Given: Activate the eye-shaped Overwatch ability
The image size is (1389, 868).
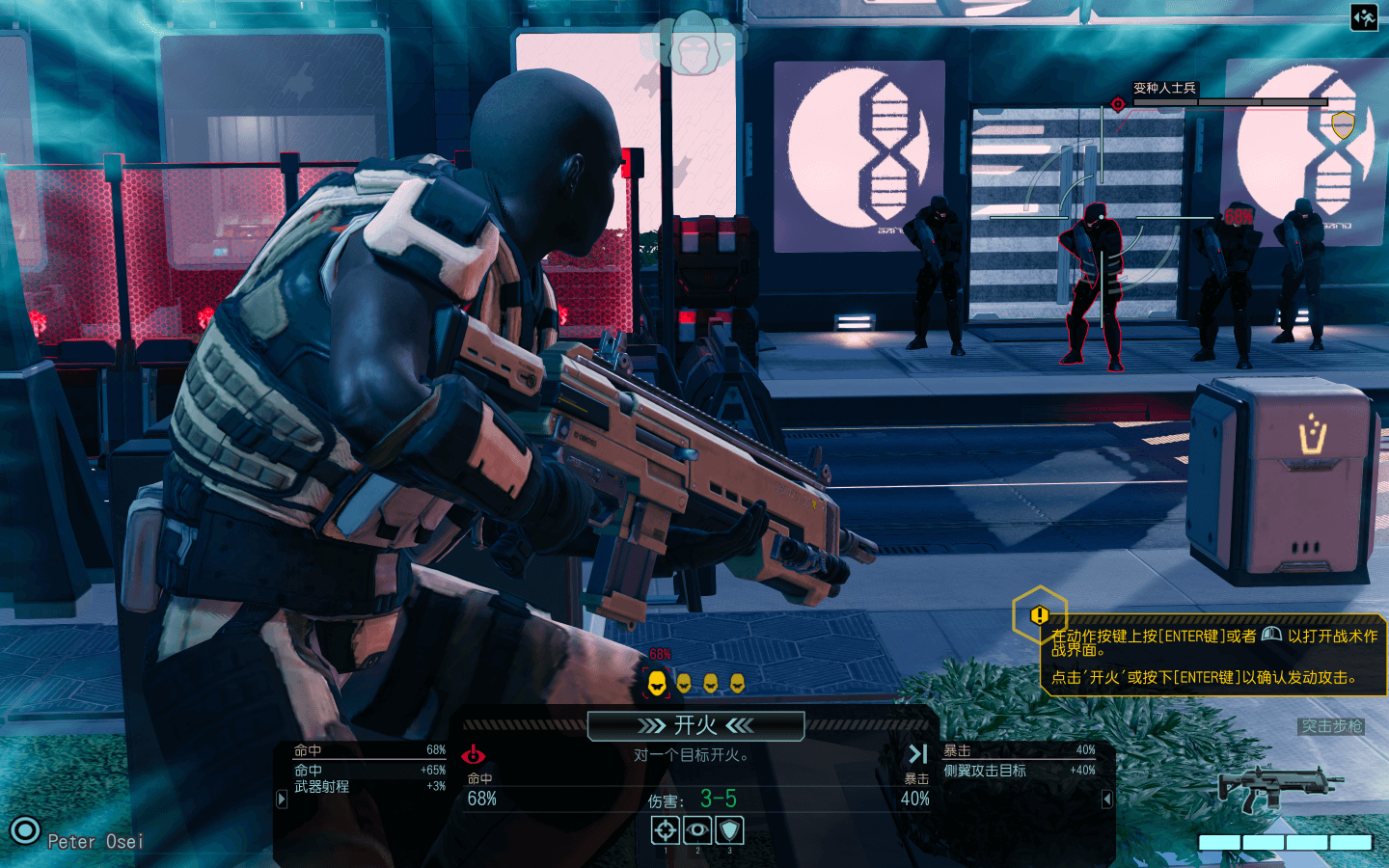Looking at the screenshot, I should coord(697,829).
